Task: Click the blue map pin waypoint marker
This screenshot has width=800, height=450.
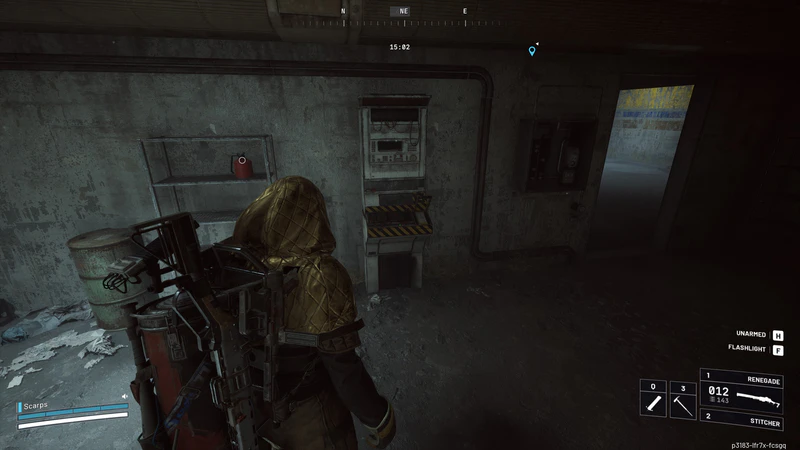Action: (x=532, y=50)
